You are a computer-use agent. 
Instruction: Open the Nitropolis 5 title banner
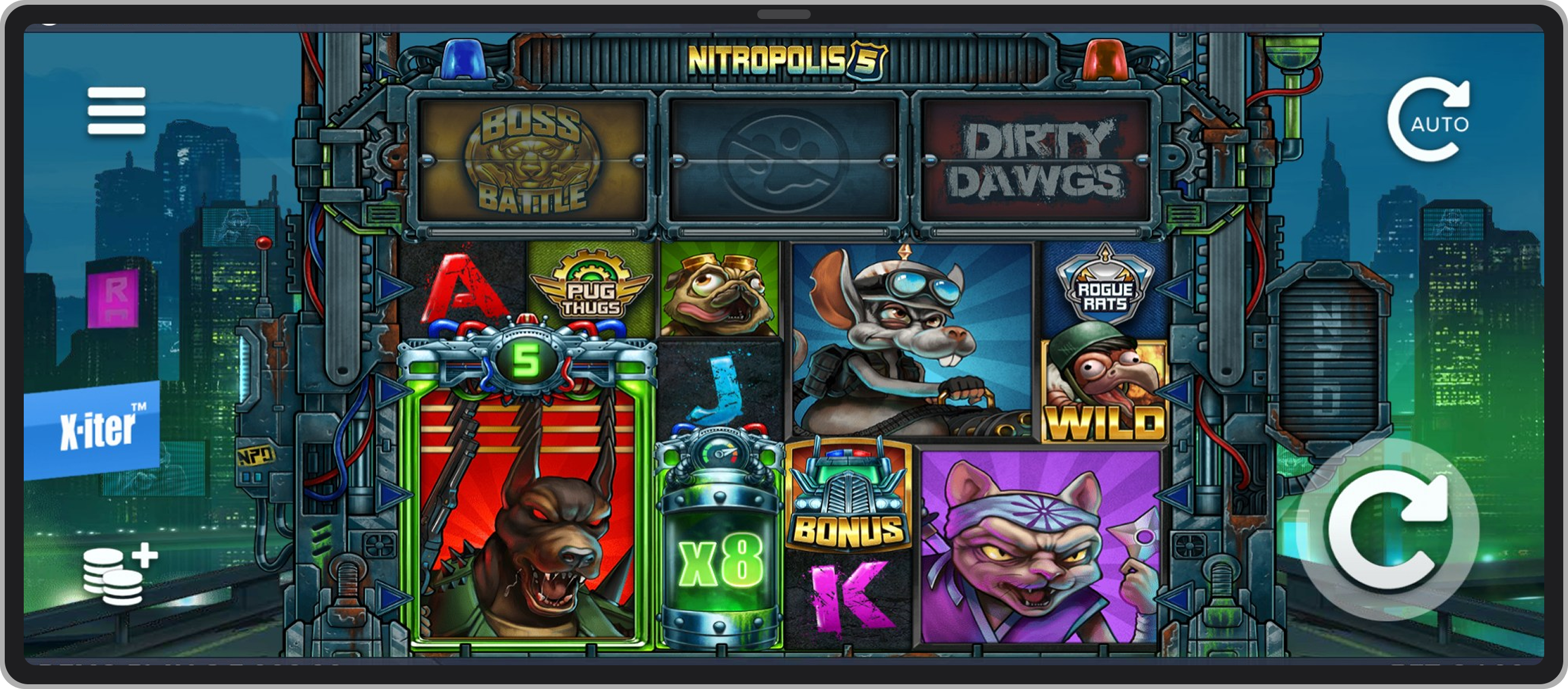pyautogui.click(x=784, y=61)
